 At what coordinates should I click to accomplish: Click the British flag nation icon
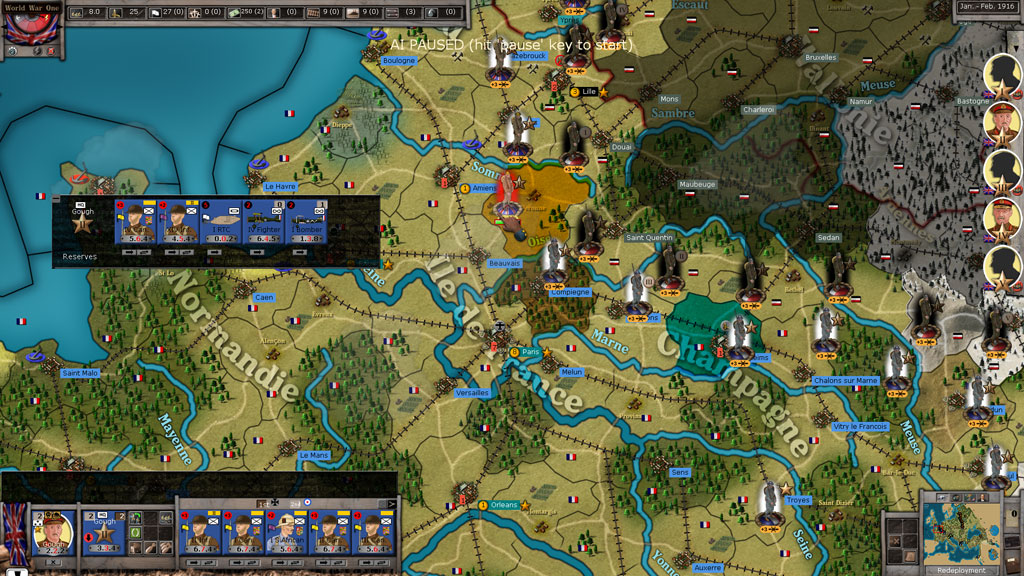[15, 530]
